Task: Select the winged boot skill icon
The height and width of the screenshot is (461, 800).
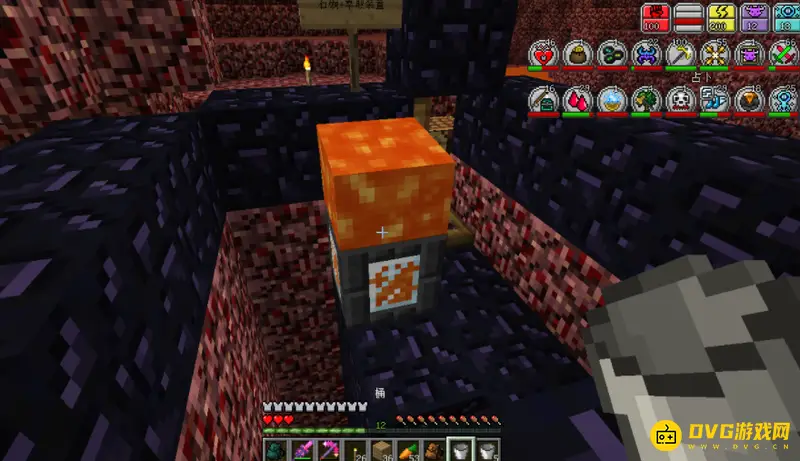Action: pos(716,100)
